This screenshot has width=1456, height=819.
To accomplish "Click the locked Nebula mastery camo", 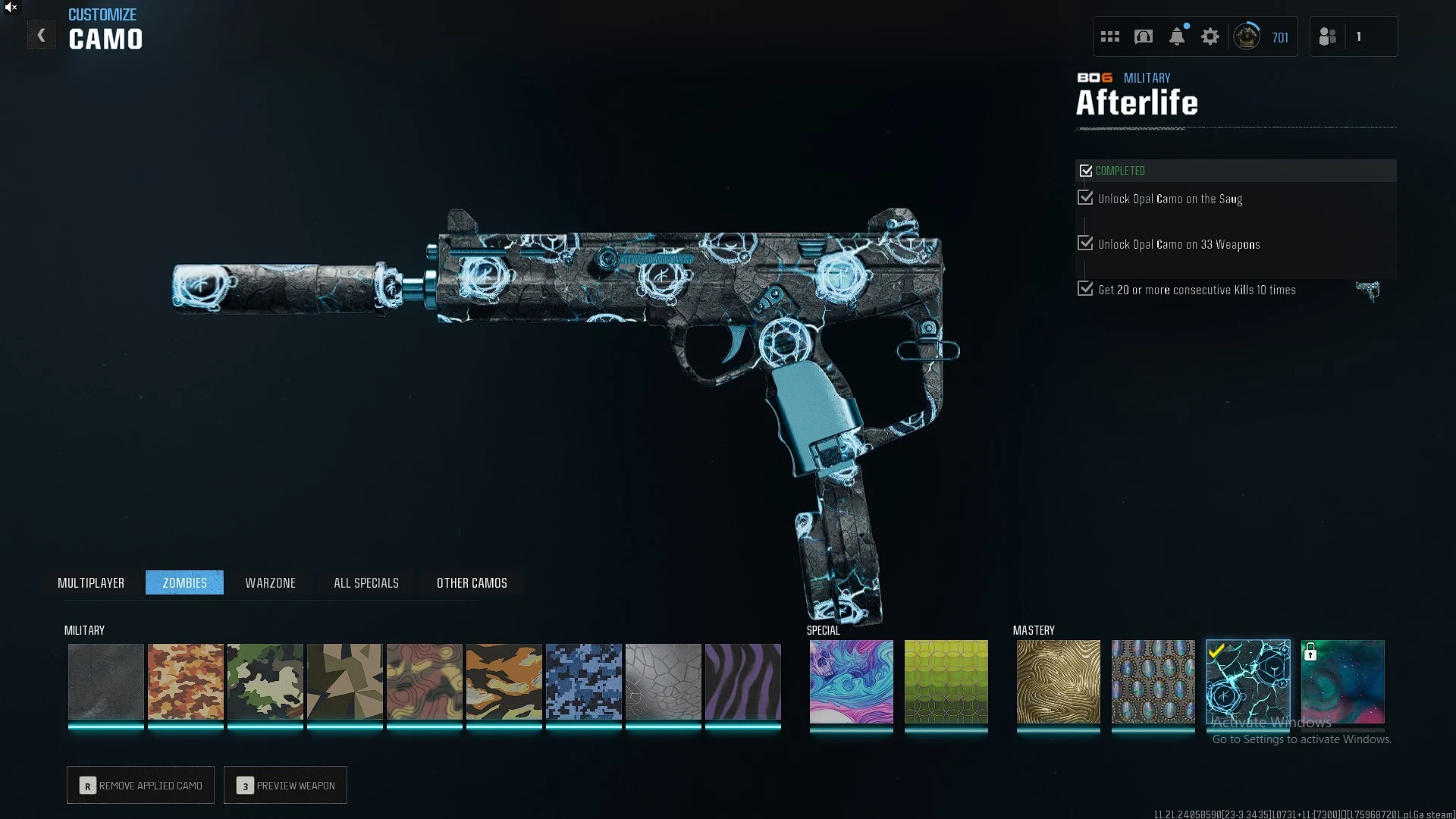I will [1343, 681].
